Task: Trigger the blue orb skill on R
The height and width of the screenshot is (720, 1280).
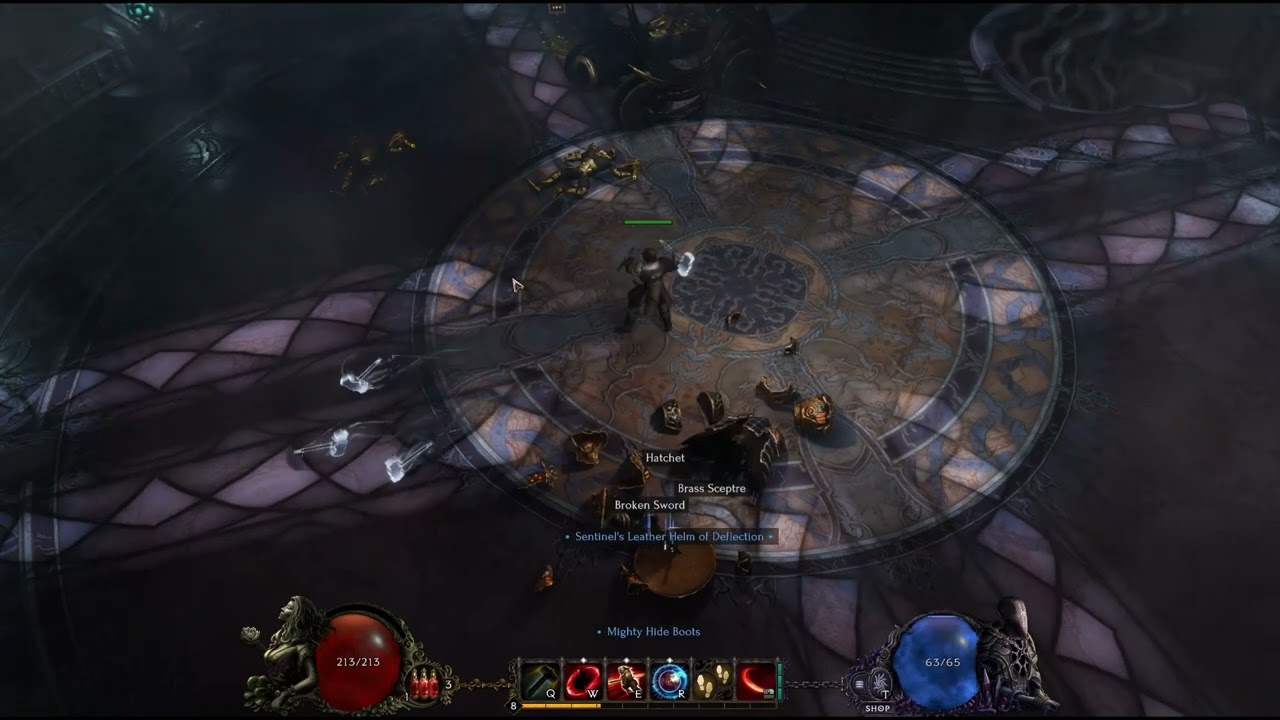Action: pyautogui.click(x=669, y=682)
